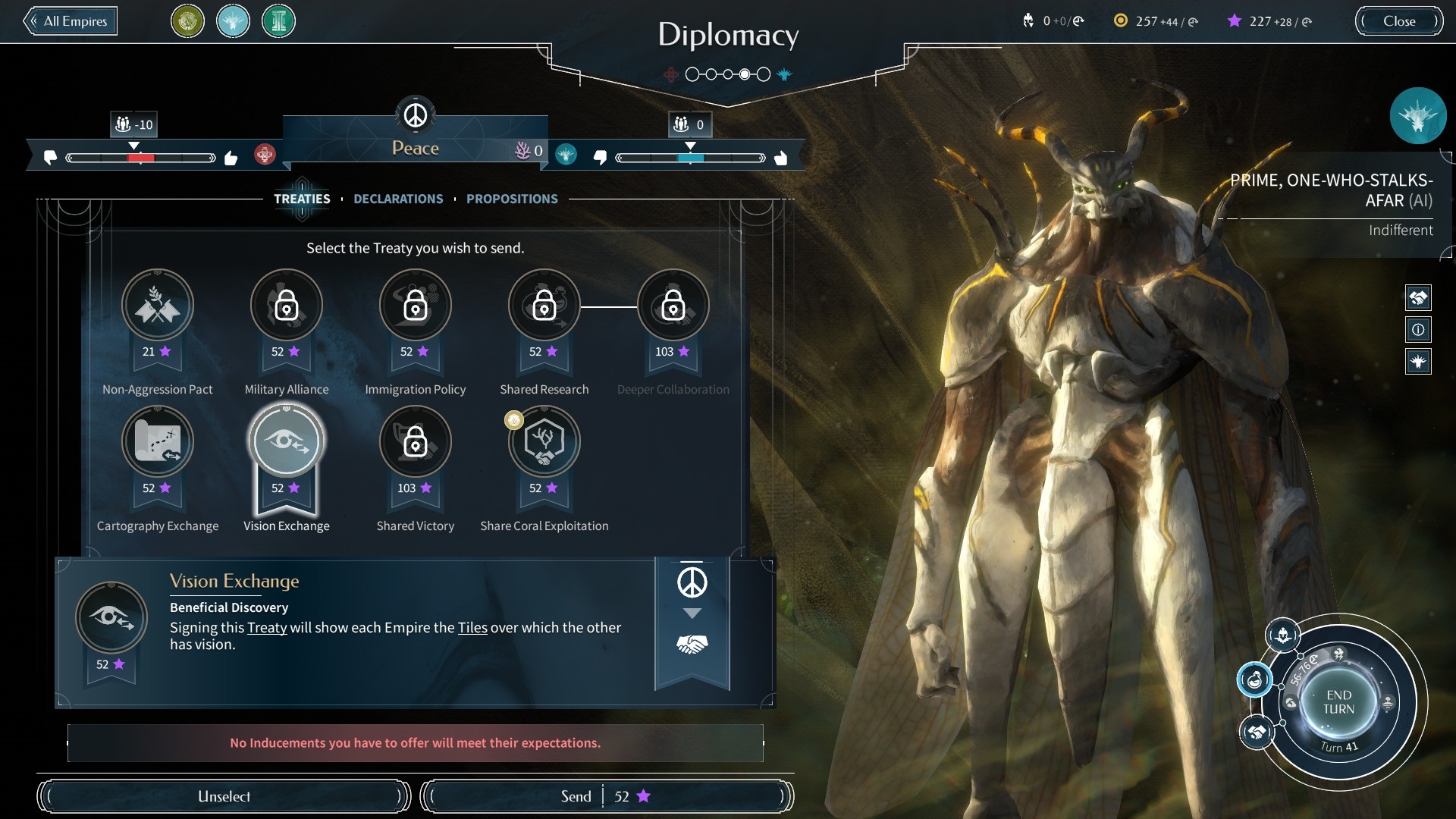
Task: Switch to the Declarations tab
Action: tap(398, 199)
